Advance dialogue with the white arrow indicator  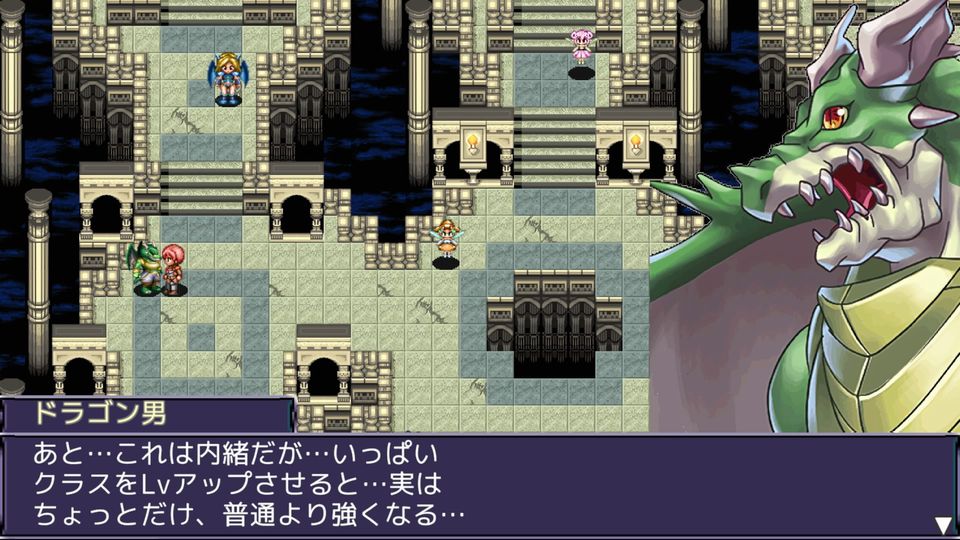click(x=942, y=524)
